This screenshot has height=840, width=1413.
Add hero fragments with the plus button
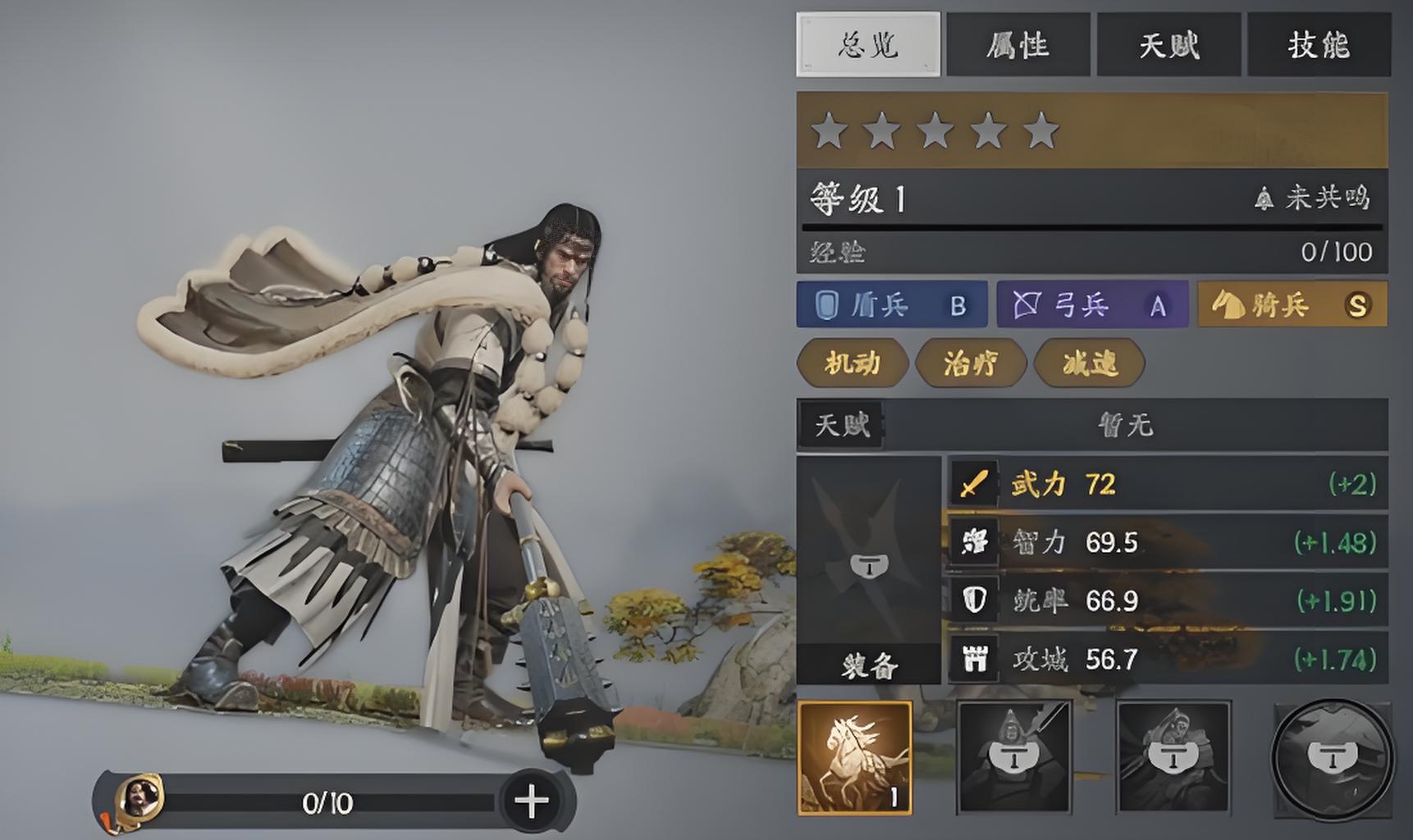point(532,801)
